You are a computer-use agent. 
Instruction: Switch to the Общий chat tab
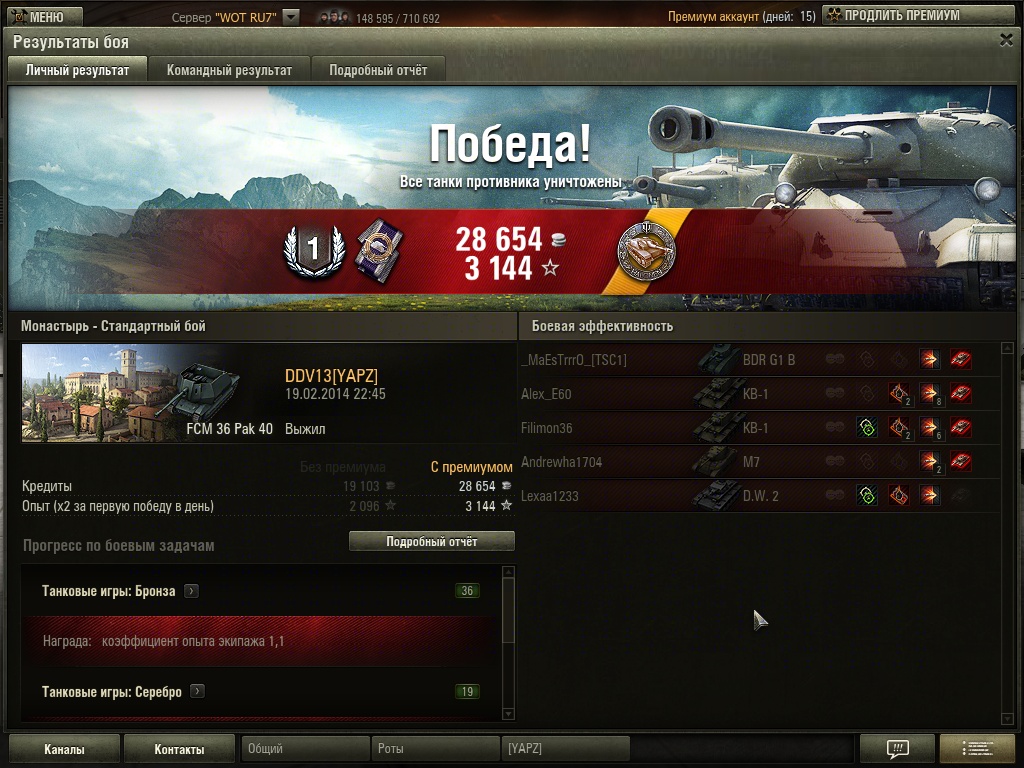[304, 749]
